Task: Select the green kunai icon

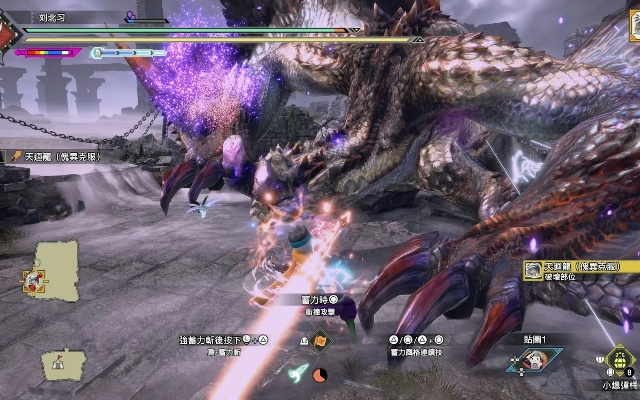Action: (298, 373)
